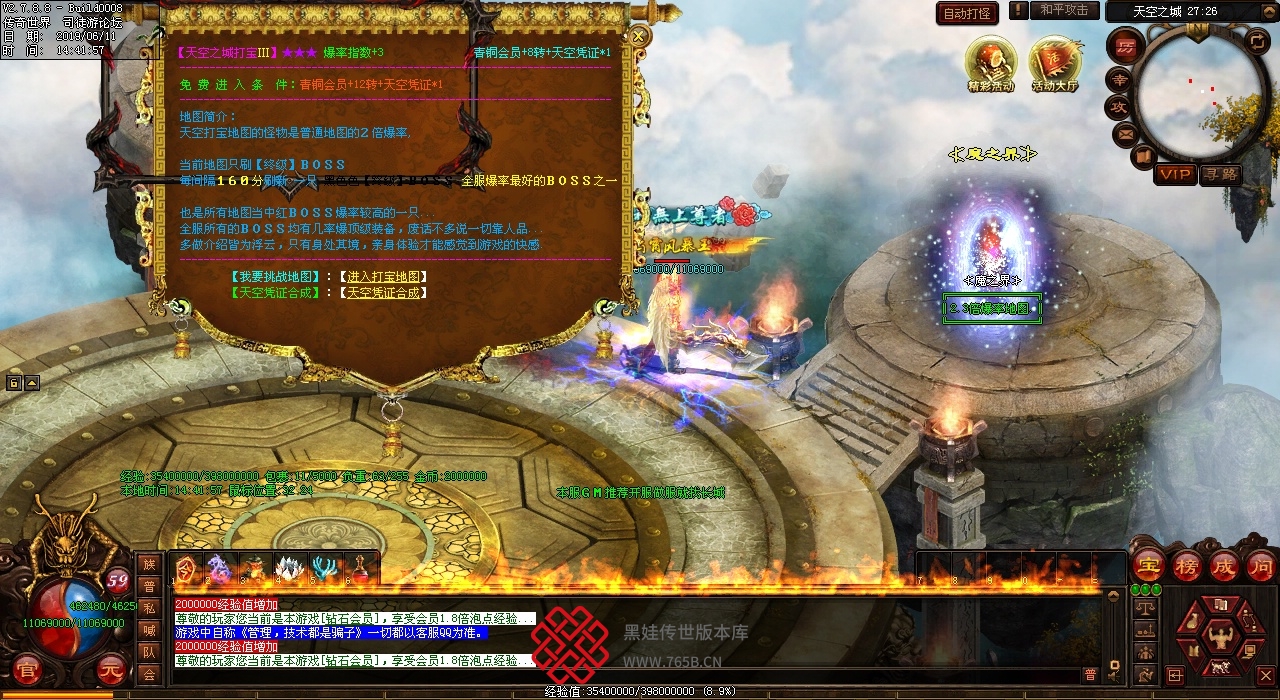The width and height of the screenshot is (1280, 700).
Task: Open the mail envelope icon
Action: coord(1125,133)
